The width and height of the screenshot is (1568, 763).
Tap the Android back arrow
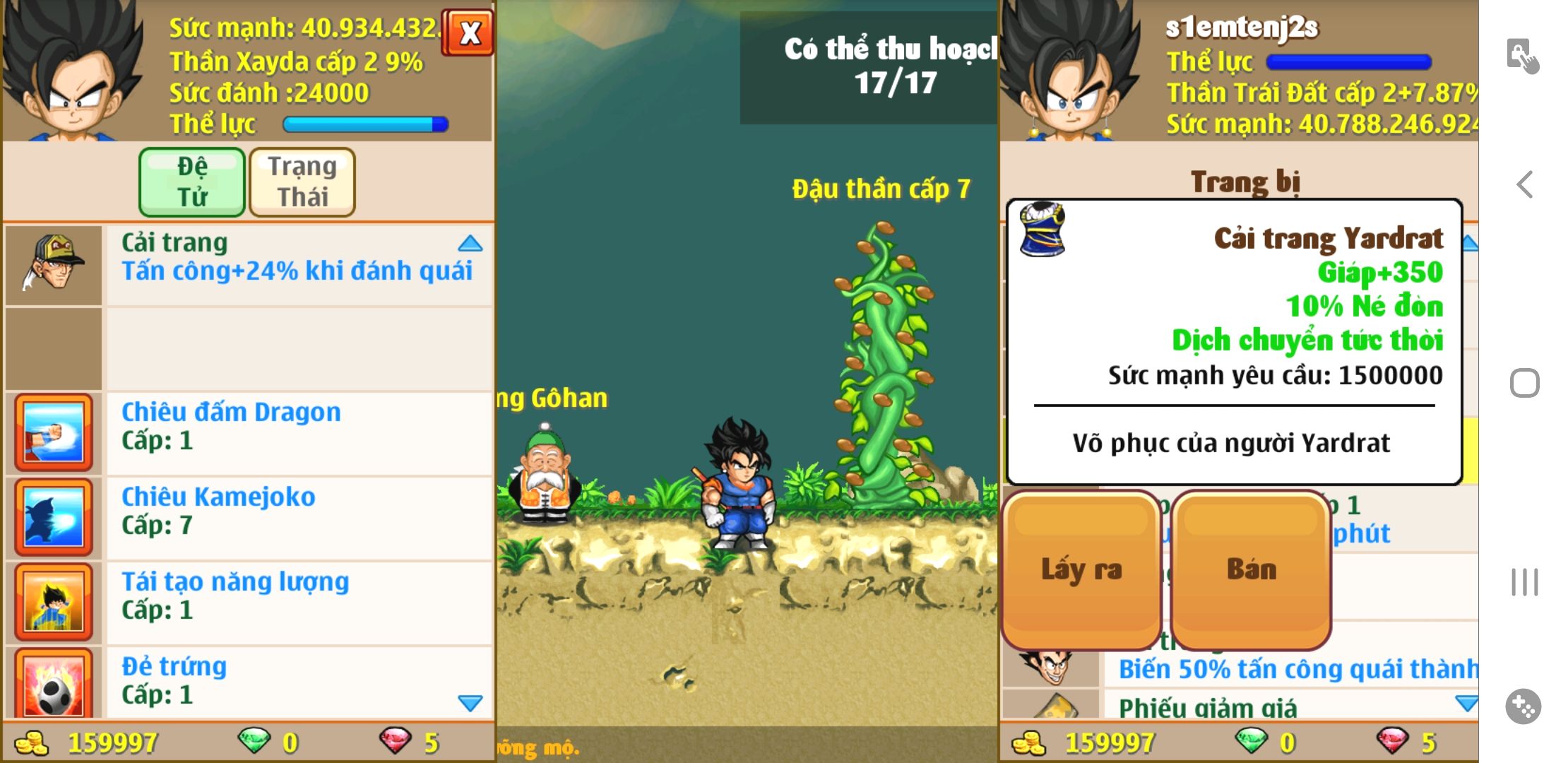(x=1525, y=185)
